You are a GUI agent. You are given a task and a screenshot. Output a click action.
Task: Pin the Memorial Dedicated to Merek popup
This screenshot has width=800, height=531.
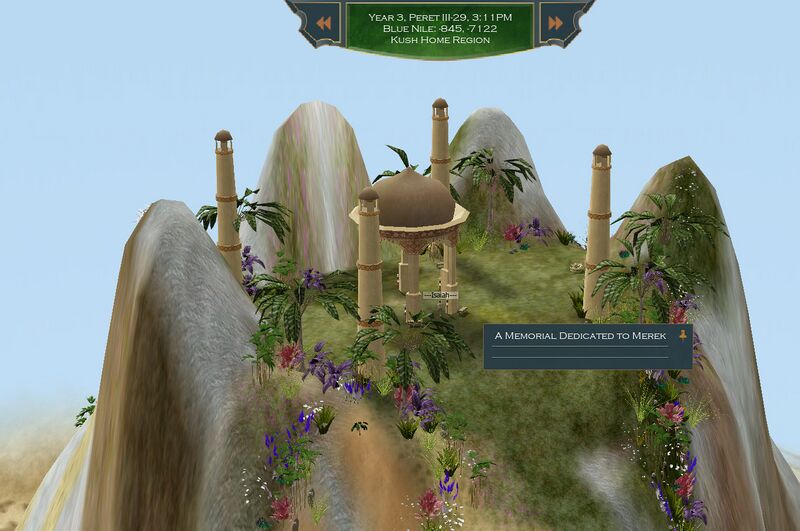click(682, 335)
